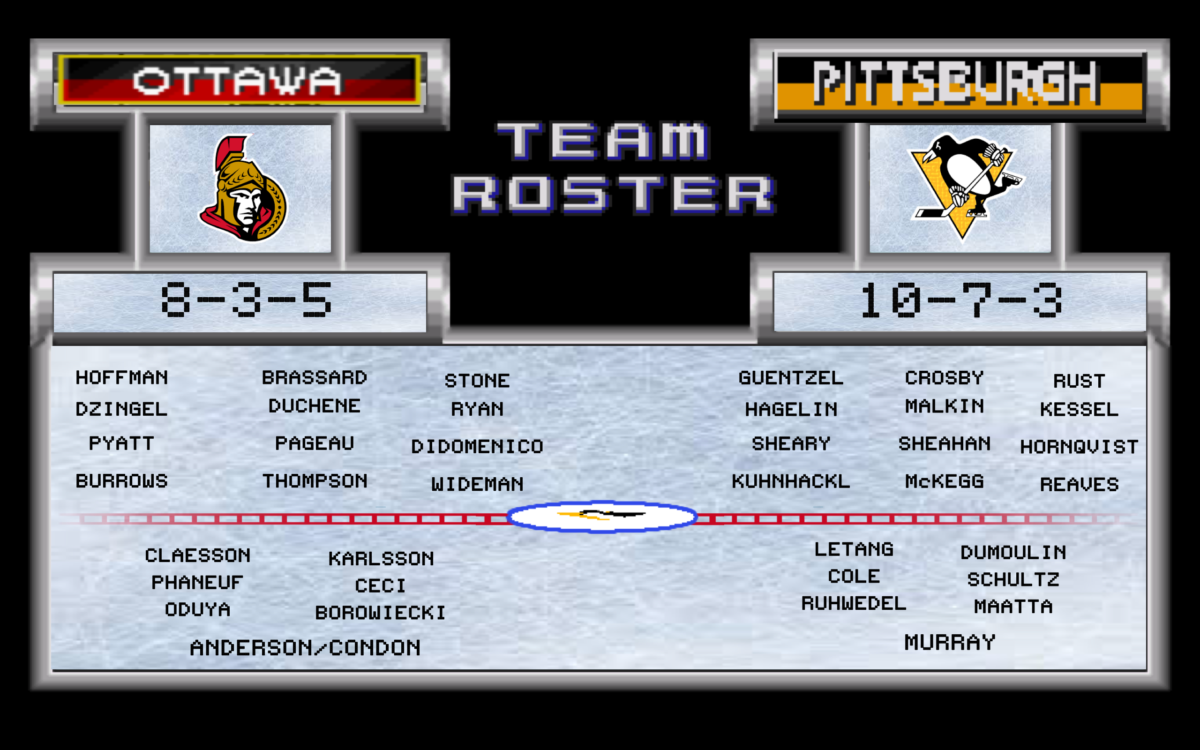Select Didomenico in the Ottawa roster
The height and width of the screenshot is (750, 1200).
[x=477, y=447]
